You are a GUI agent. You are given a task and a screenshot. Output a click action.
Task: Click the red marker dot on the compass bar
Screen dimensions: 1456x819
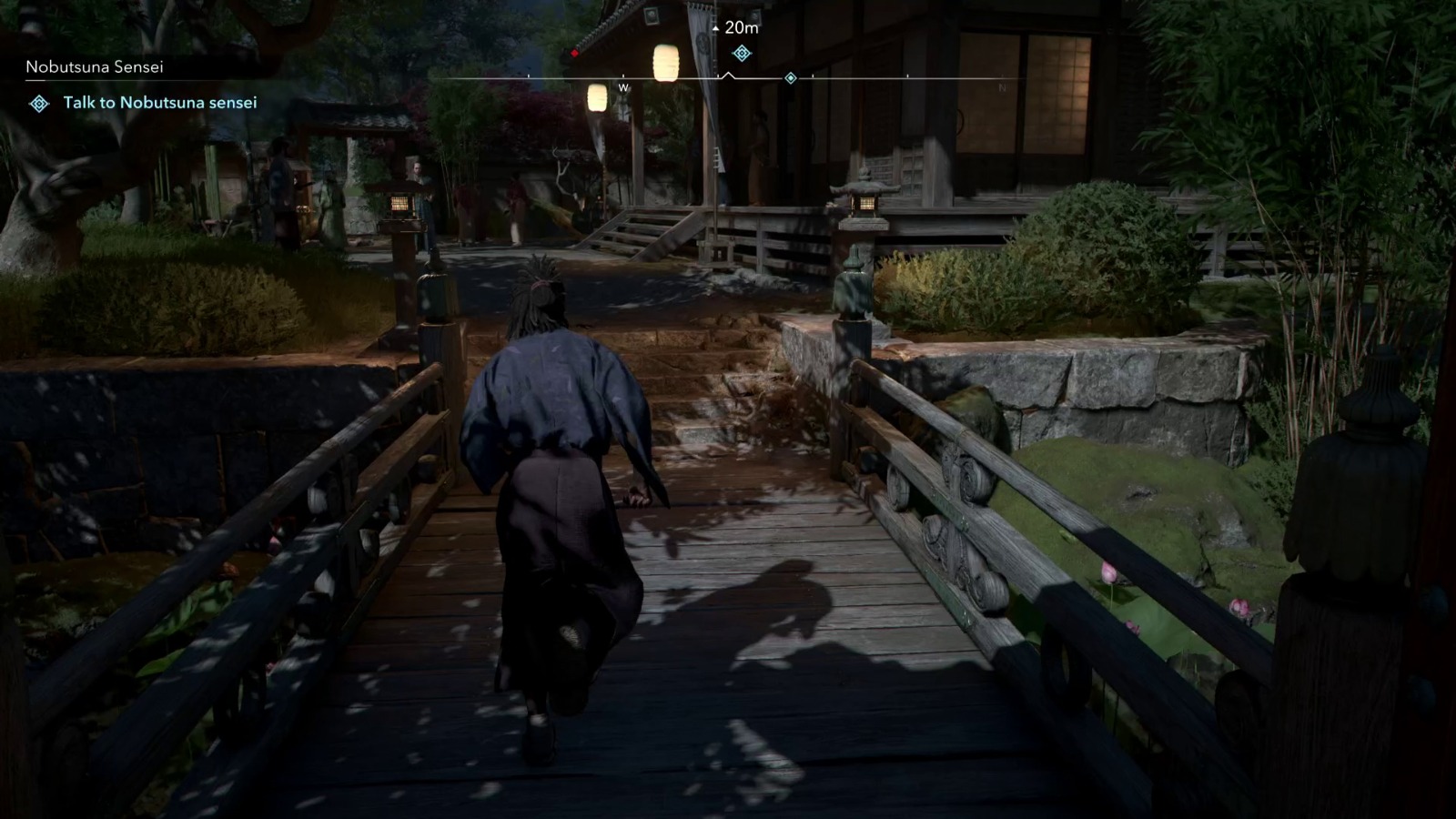pos(573,52)
